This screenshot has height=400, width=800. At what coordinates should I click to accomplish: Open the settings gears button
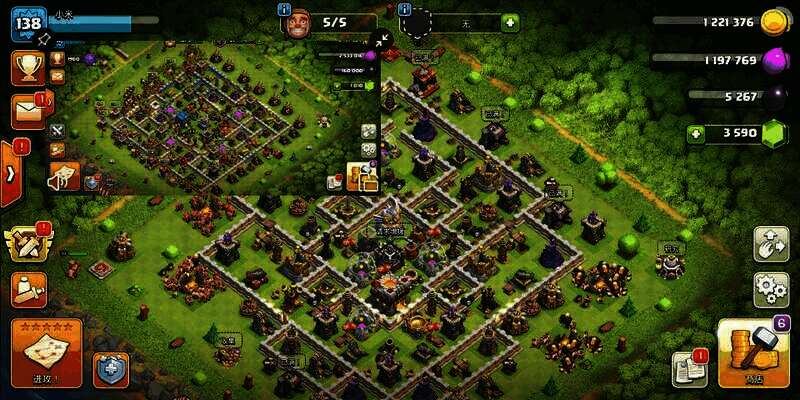[x=771, y=289]
